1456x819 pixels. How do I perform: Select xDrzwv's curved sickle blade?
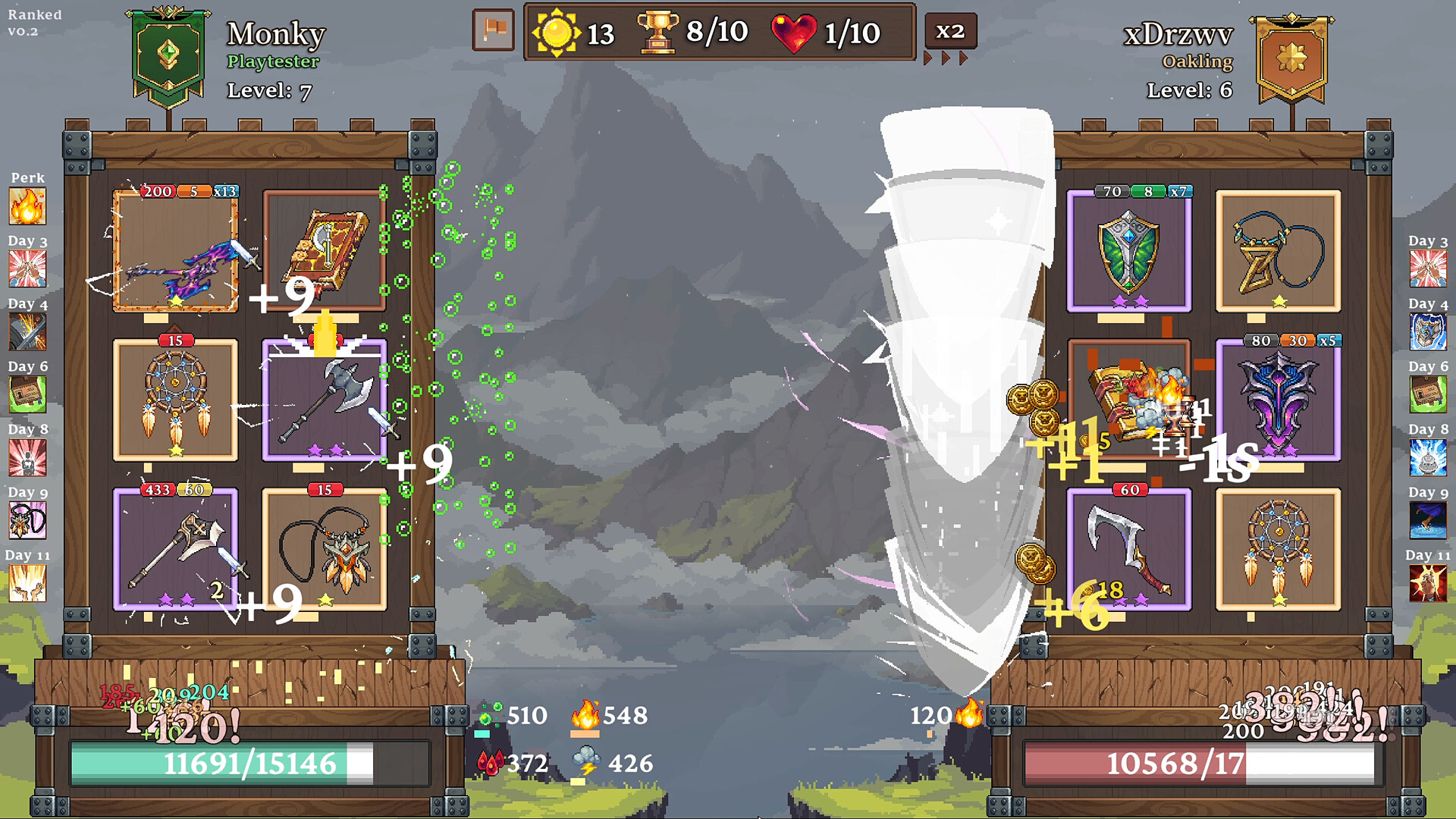click(1128, 549)
